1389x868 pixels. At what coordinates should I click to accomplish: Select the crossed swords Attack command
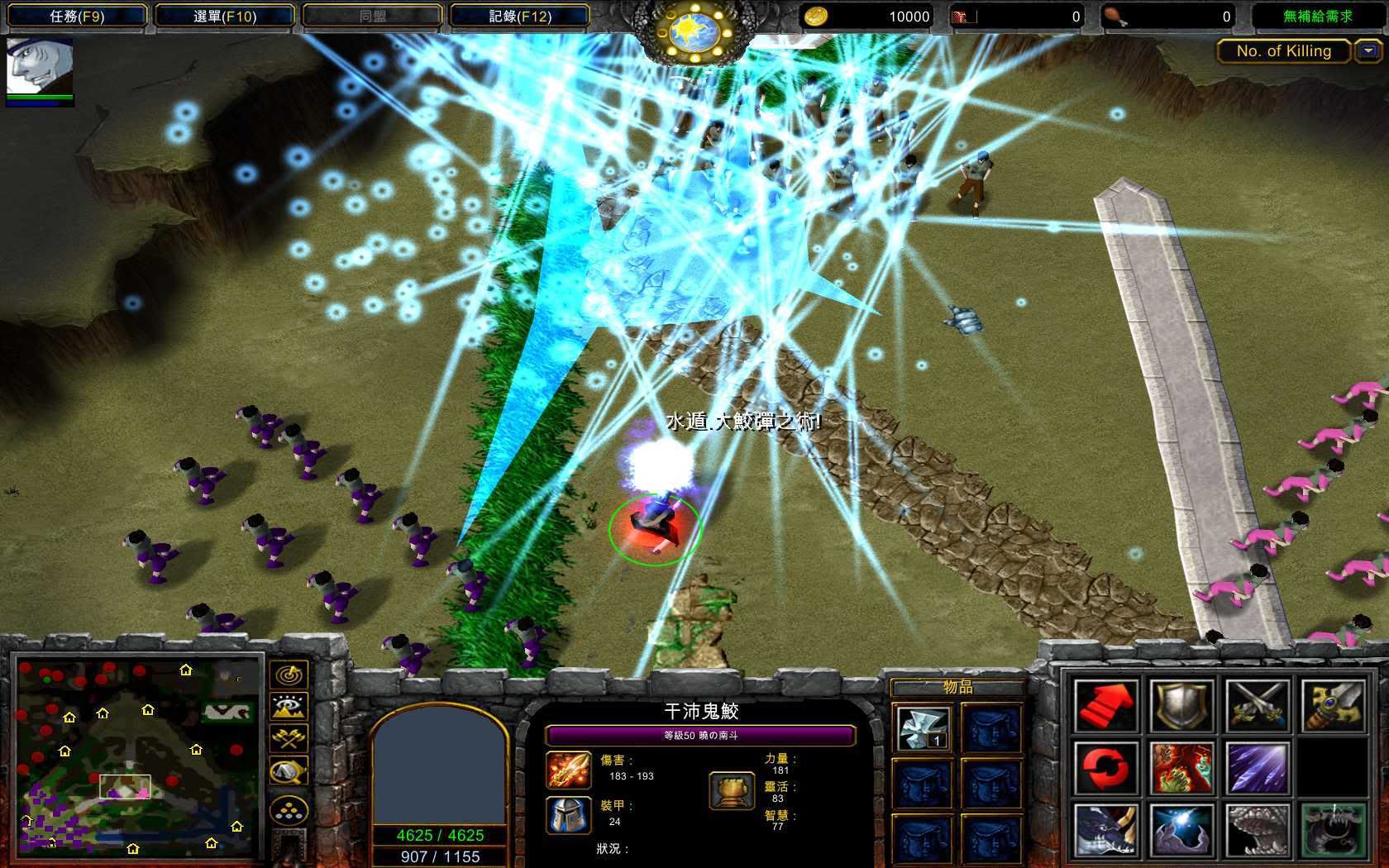pos(1258,705)
